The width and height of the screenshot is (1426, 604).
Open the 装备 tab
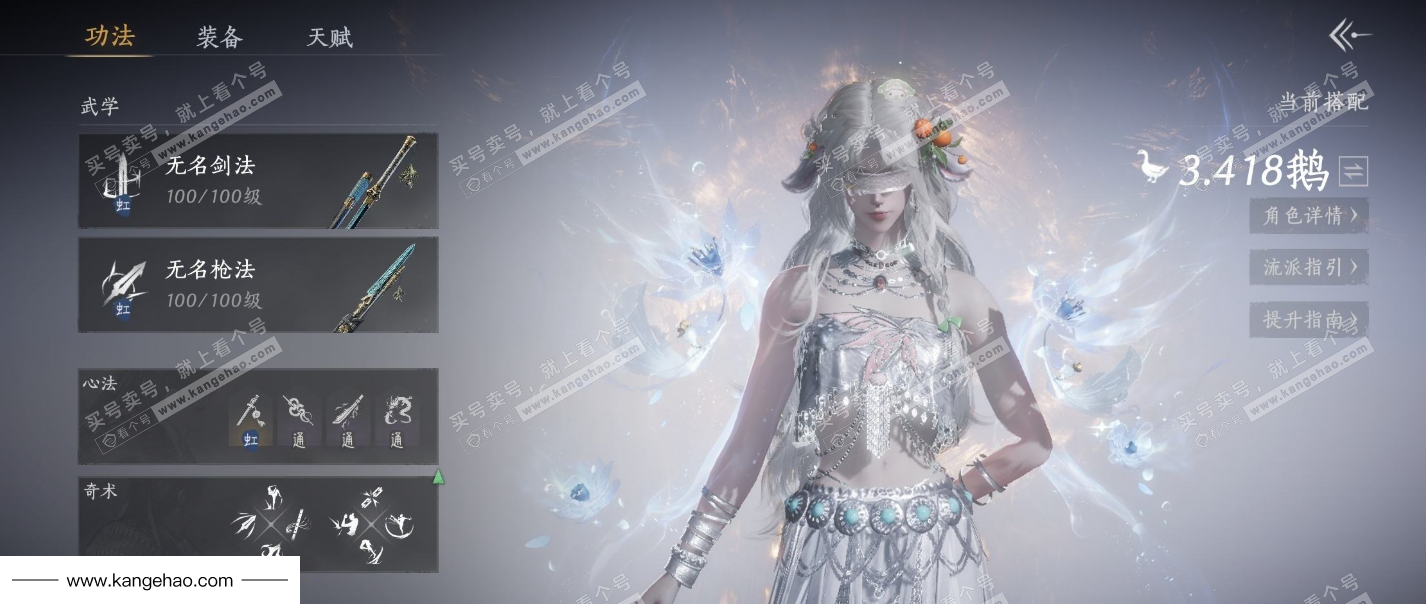220,38
